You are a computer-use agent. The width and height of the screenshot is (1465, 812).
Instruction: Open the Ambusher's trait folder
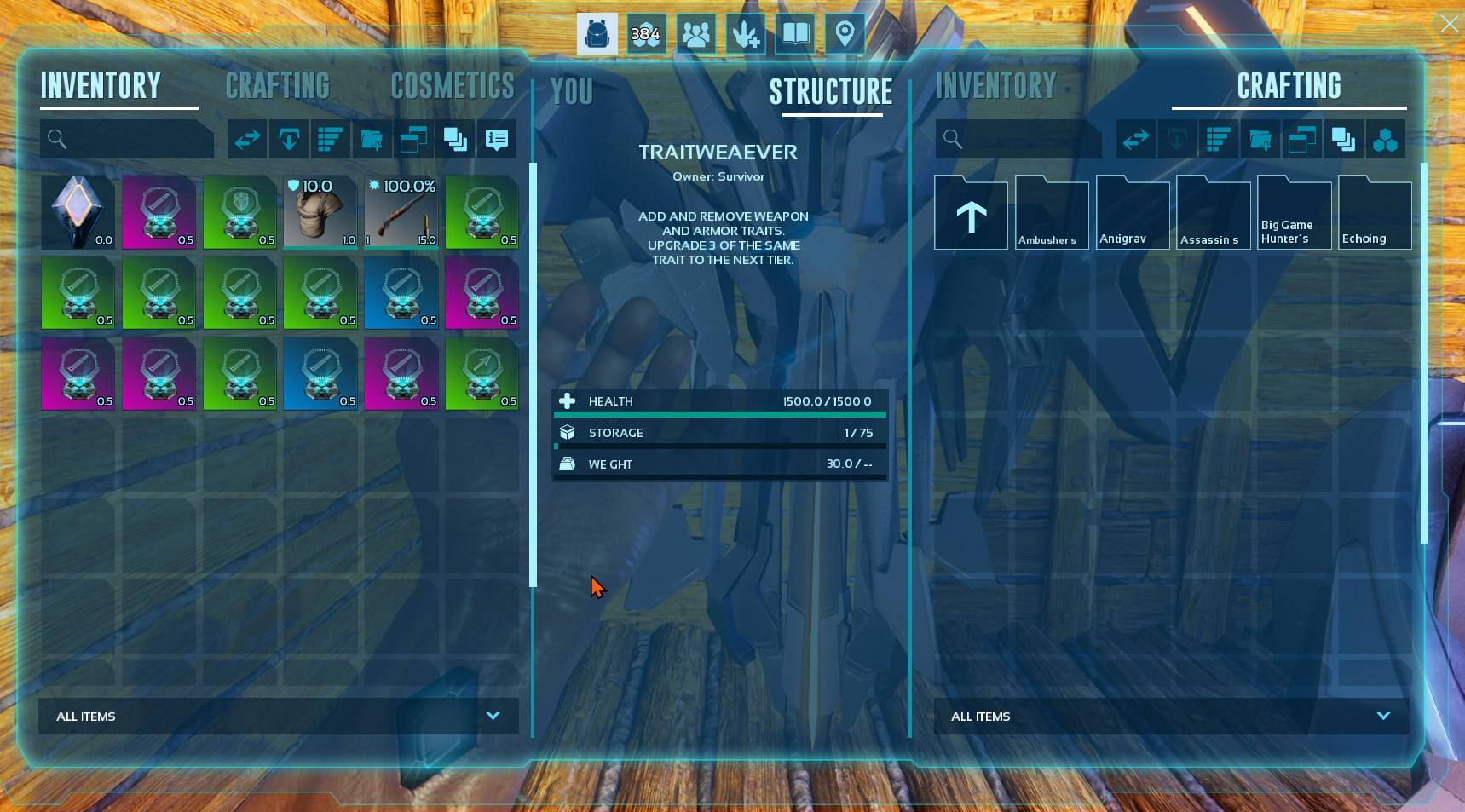click(x=1051, y=213)
